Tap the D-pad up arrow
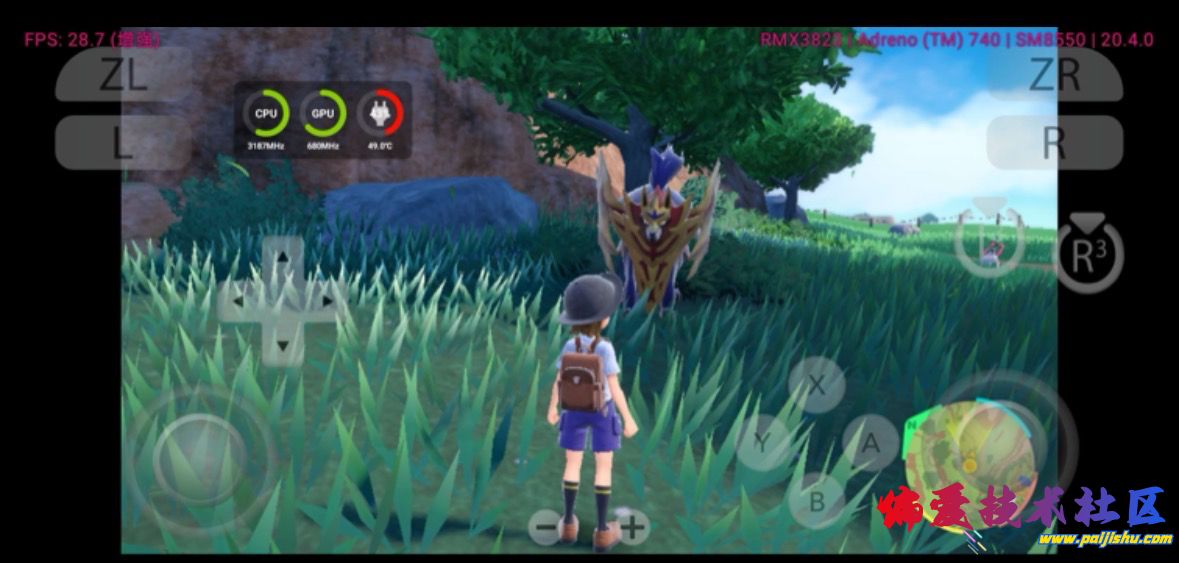The width and height of the screenshot is (1179, 563). 283,257
